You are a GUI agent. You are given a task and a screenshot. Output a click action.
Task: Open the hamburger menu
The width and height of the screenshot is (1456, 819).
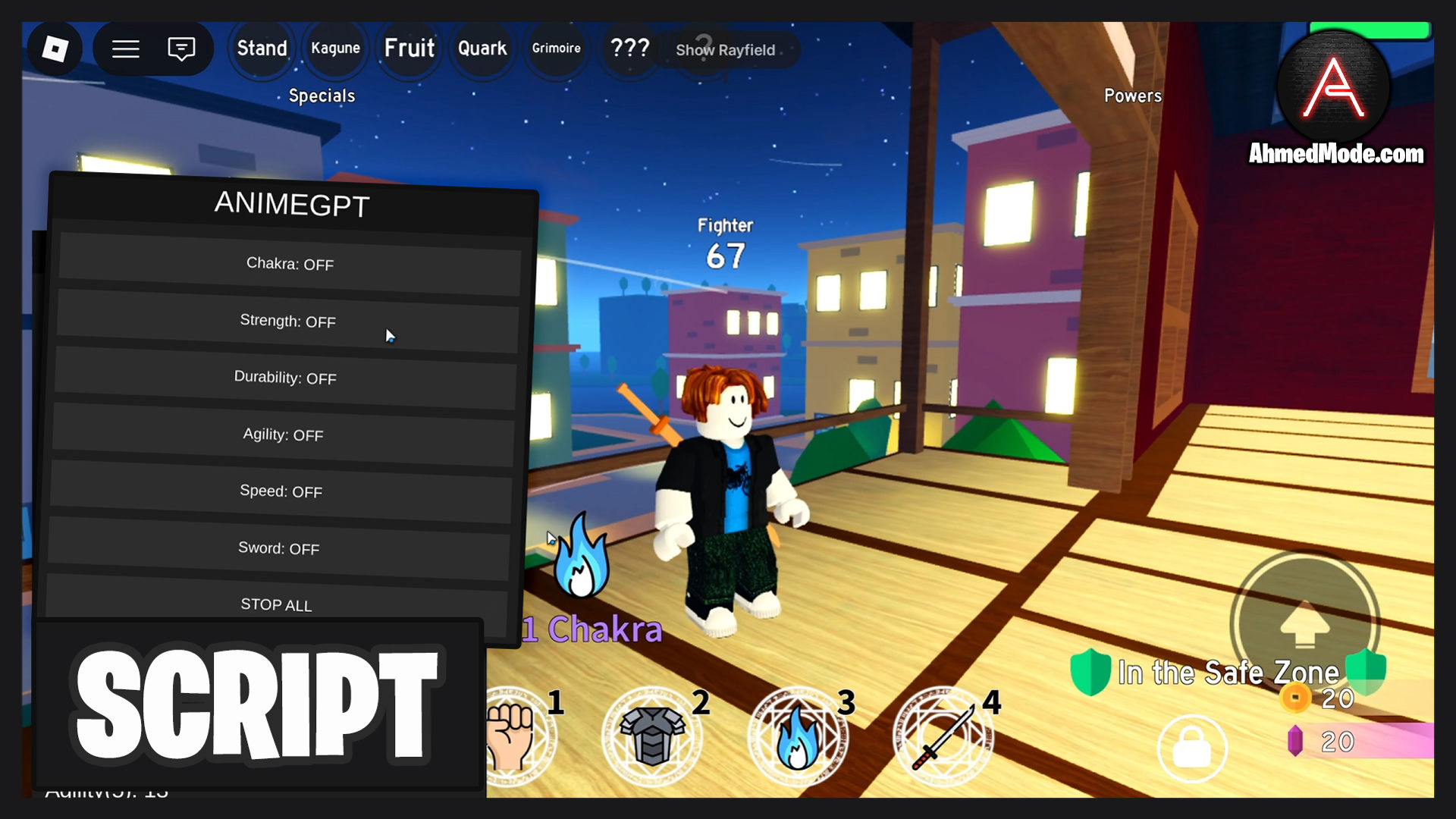126,49
